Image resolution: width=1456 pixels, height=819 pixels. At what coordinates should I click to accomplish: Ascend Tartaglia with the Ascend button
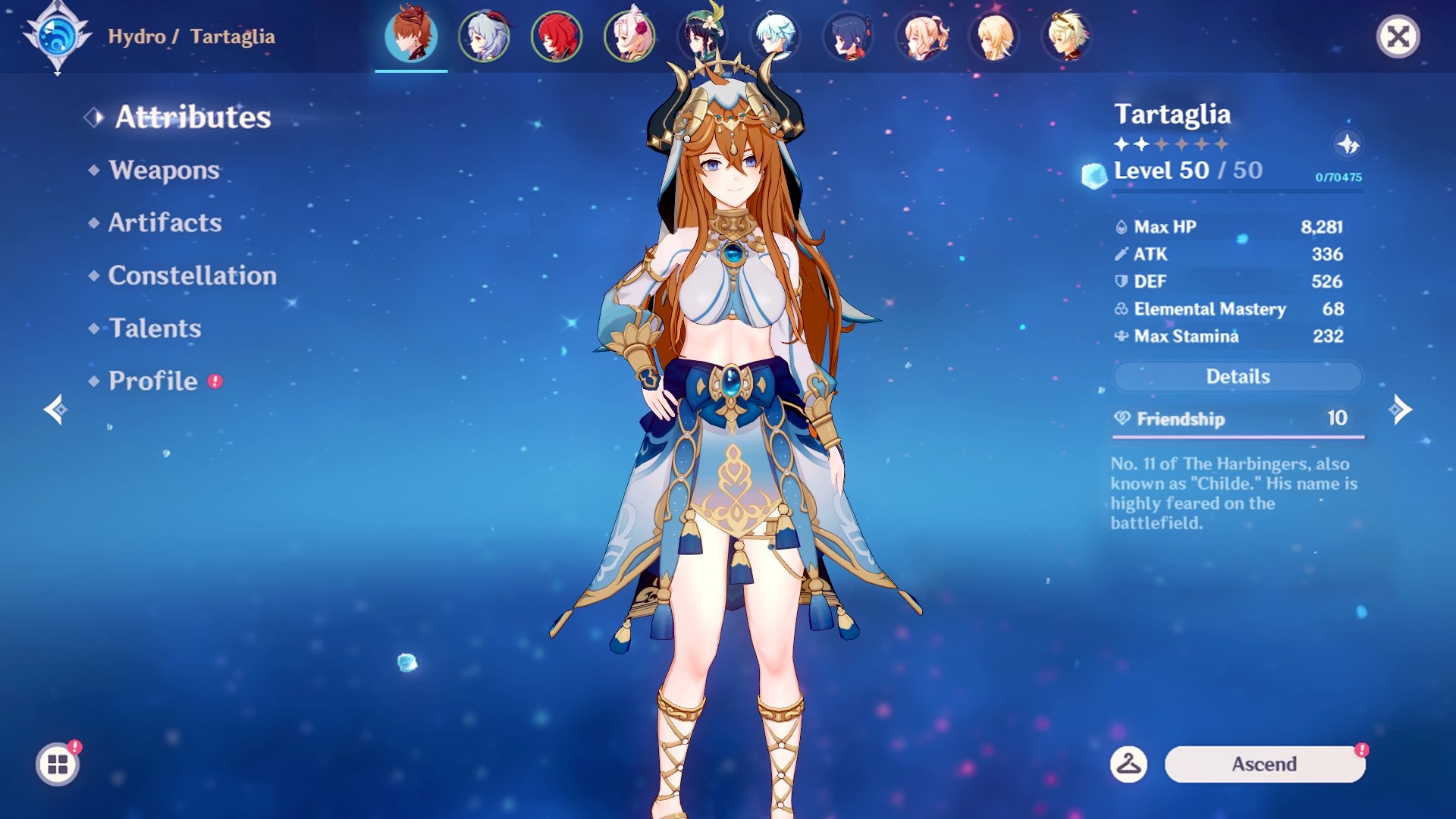click(x=1264, y=764)
